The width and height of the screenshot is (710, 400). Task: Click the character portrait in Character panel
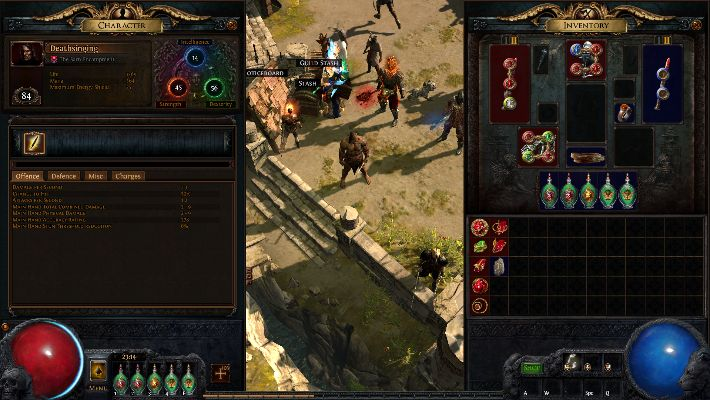(27, 54)
